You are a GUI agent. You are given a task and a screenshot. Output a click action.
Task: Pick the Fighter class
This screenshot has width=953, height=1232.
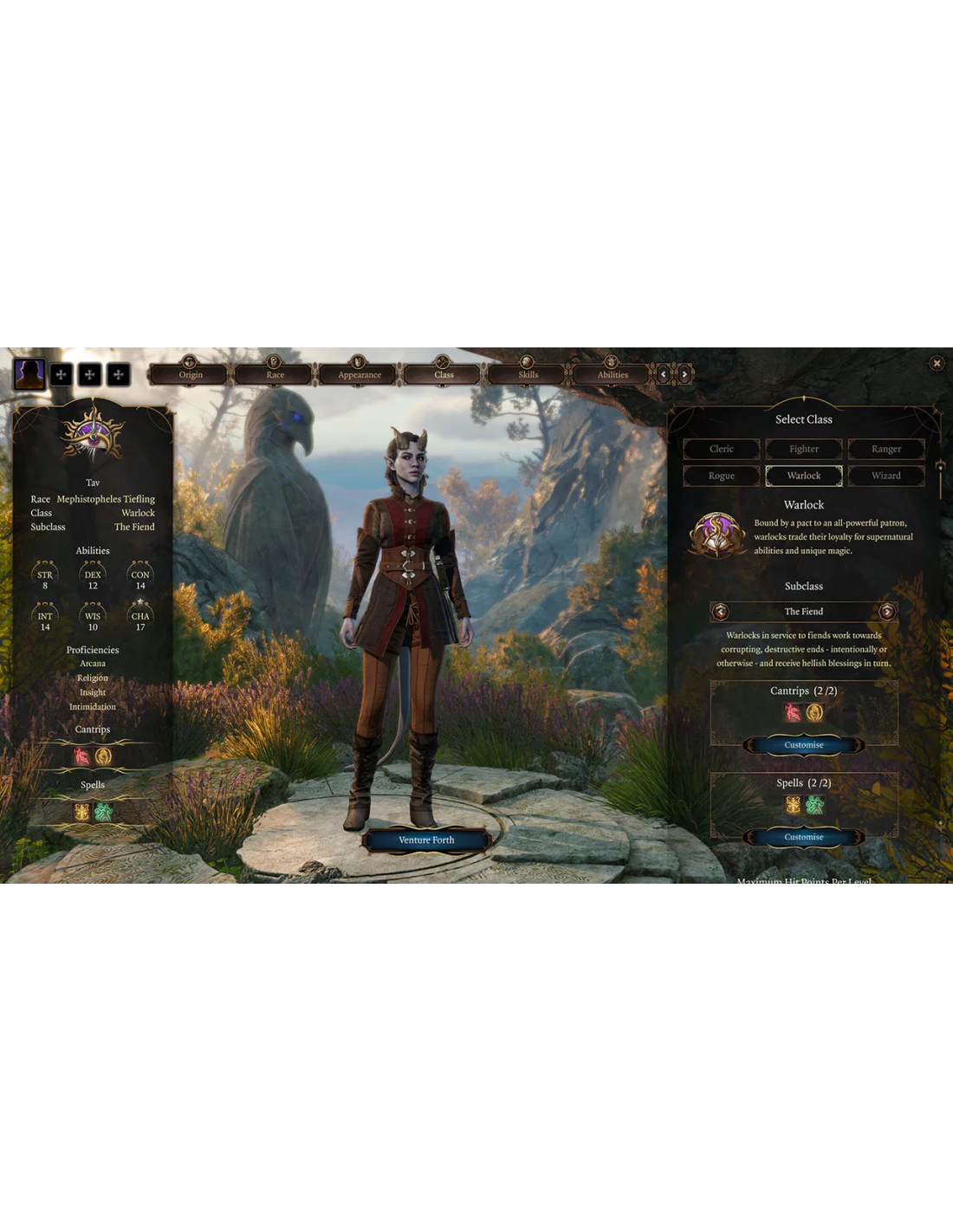coord(803,449)
